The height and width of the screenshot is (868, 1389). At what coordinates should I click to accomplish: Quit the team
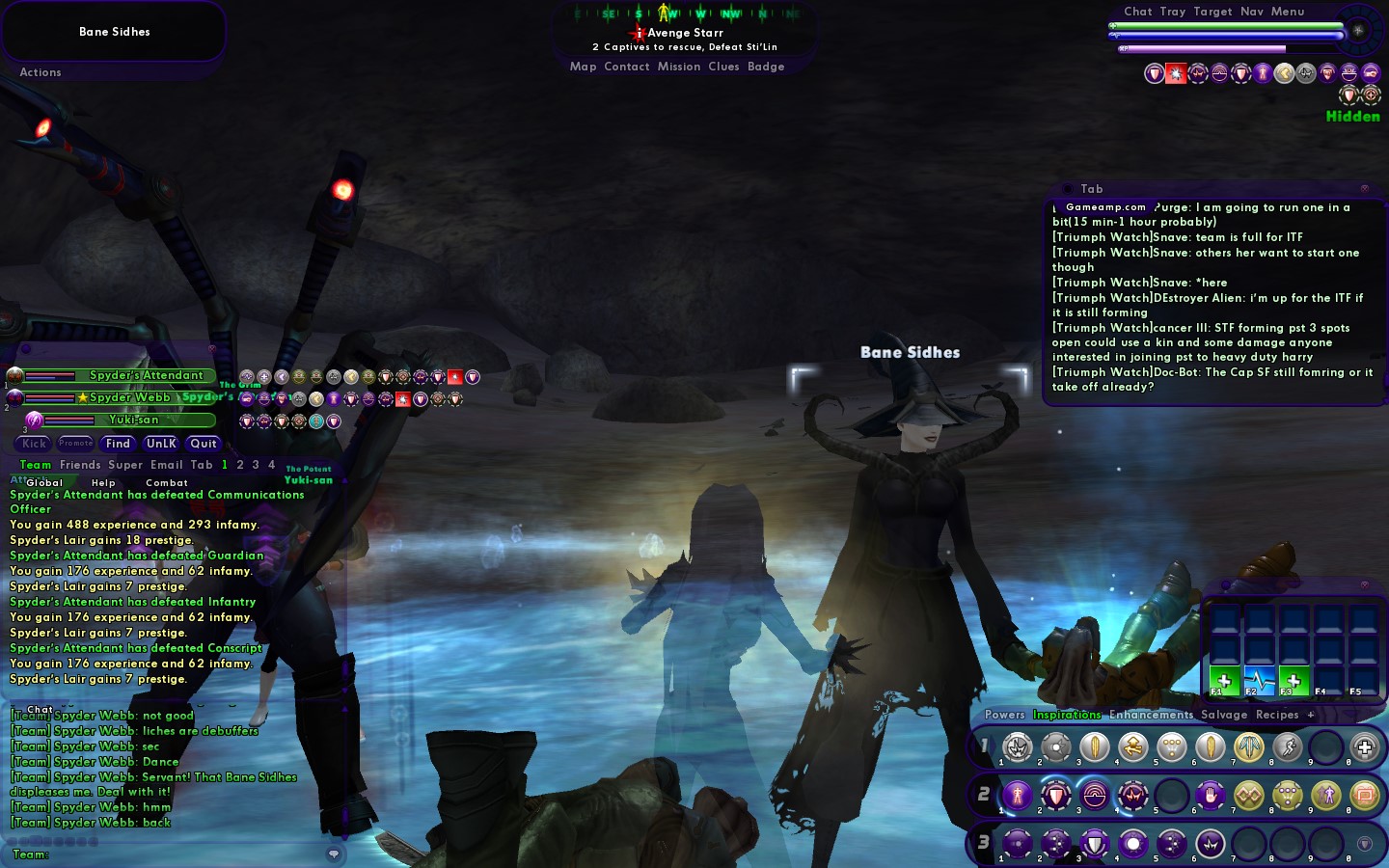204,444
